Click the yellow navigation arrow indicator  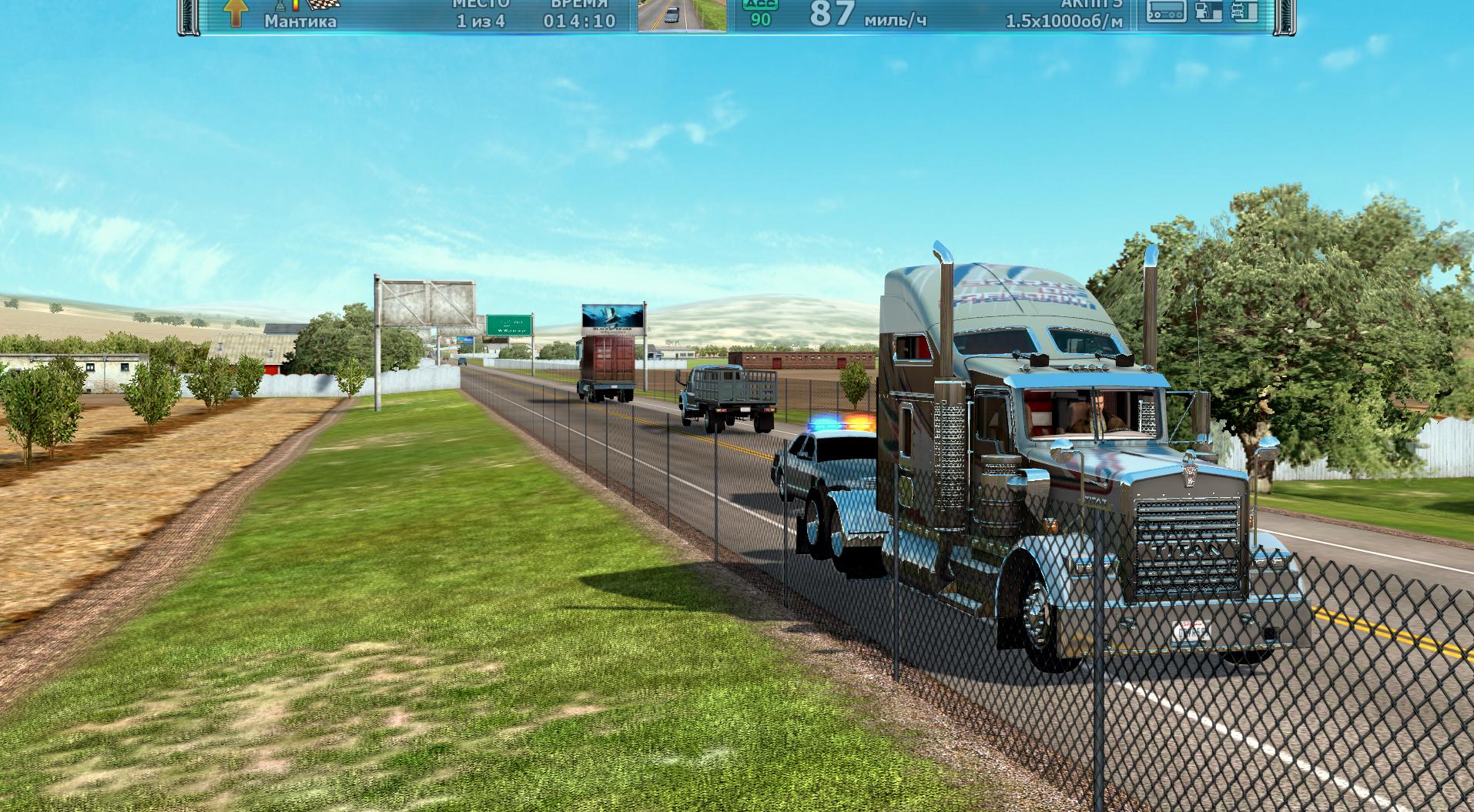pyautogui.click(x=234, y=12)
